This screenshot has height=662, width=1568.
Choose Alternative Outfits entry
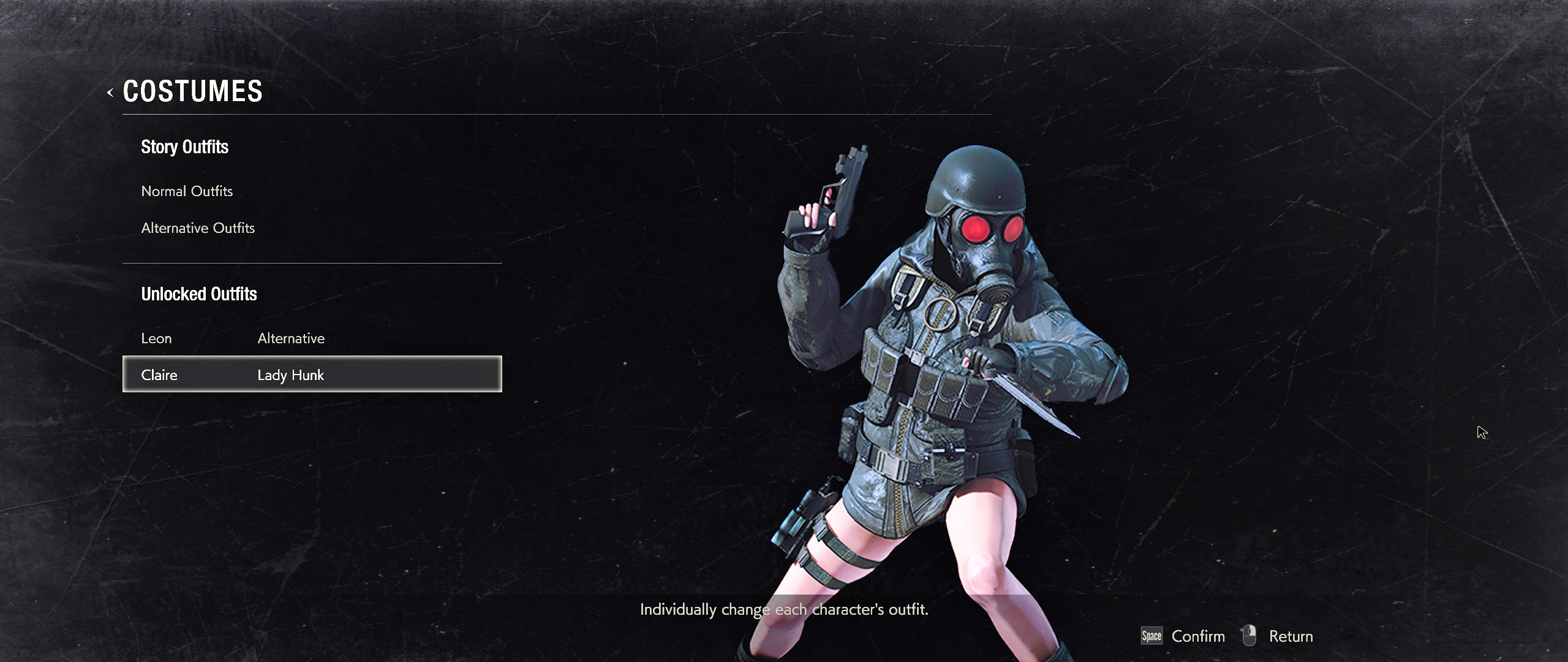[x=198, y=228]
